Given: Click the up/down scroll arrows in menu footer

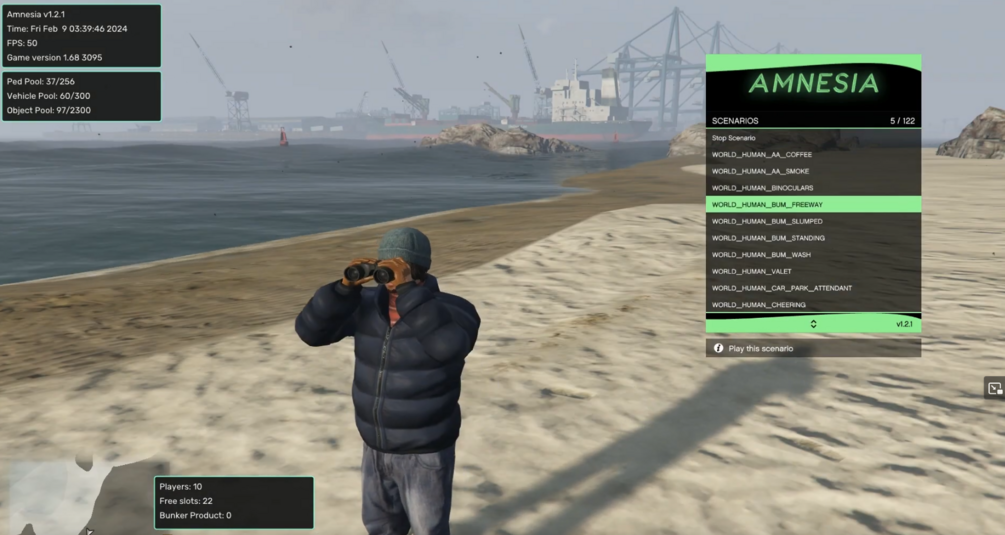Looking at the screenshot, I should click(813, 324).
